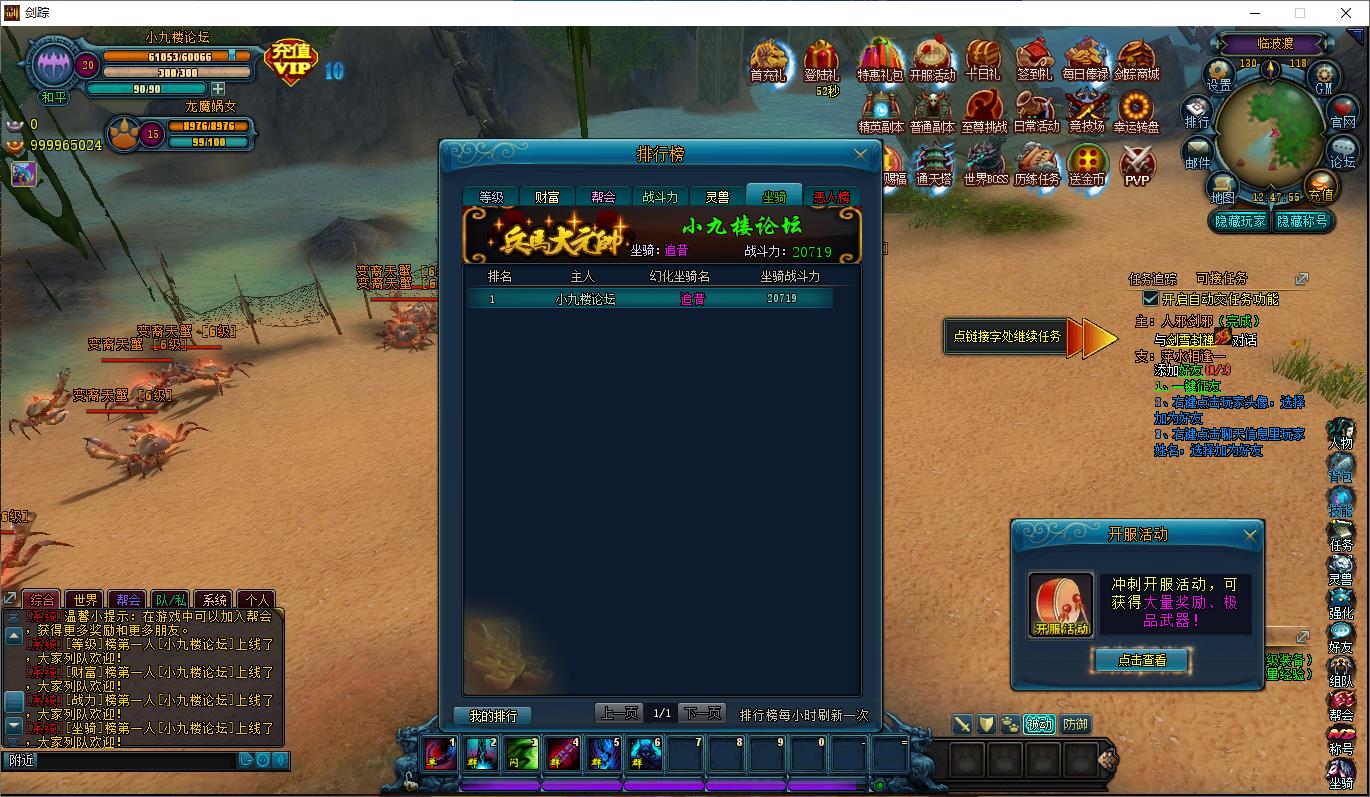Go to previous page with 上一页
This screenshot has width=1370, height=797.
(619, 713)
